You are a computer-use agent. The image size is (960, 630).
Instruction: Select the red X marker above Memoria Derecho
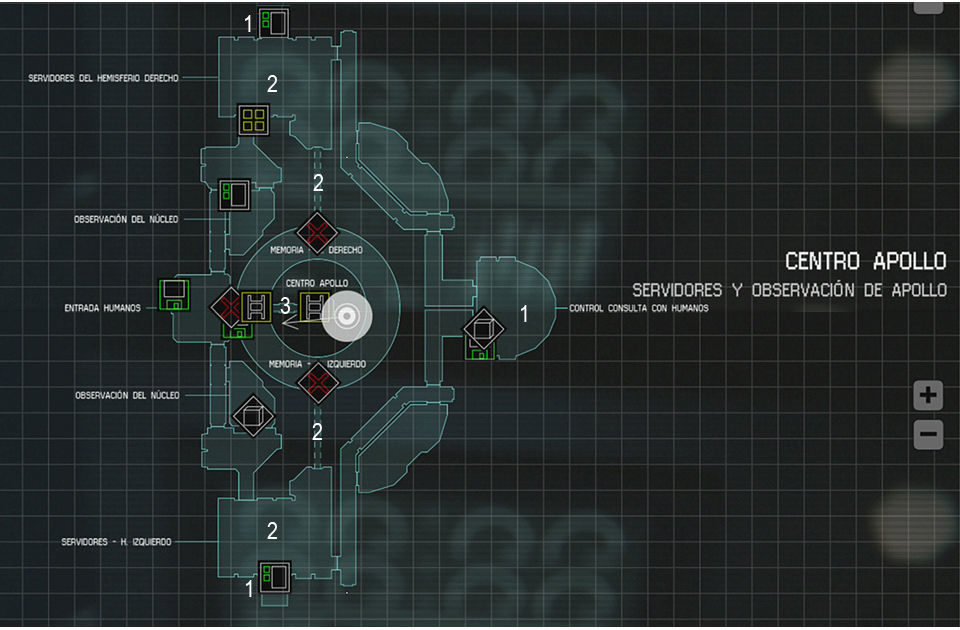coord(317,232)
